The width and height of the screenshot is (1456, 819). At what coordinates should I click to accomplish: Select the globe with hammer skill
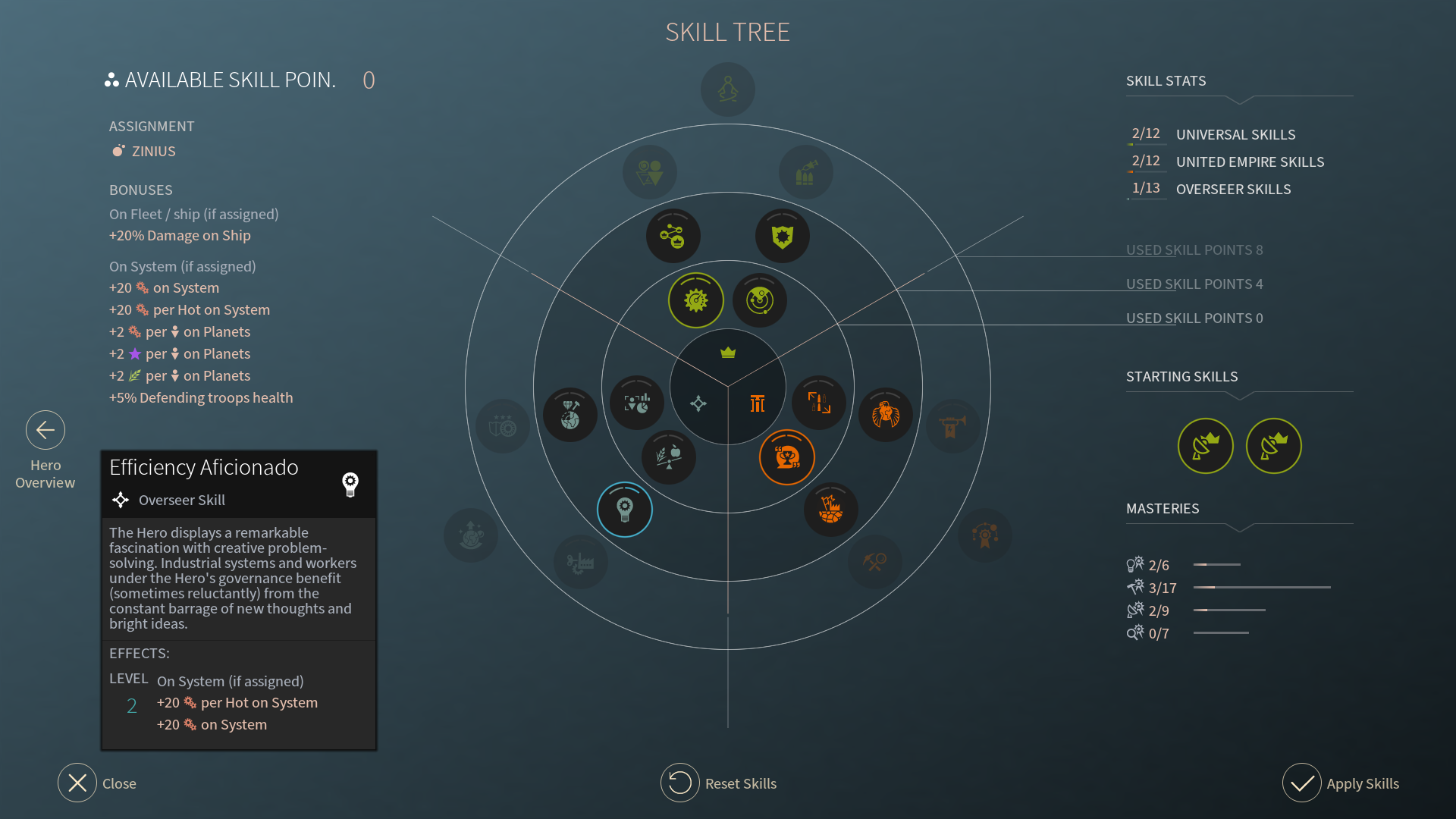click(x=570, y=415)
